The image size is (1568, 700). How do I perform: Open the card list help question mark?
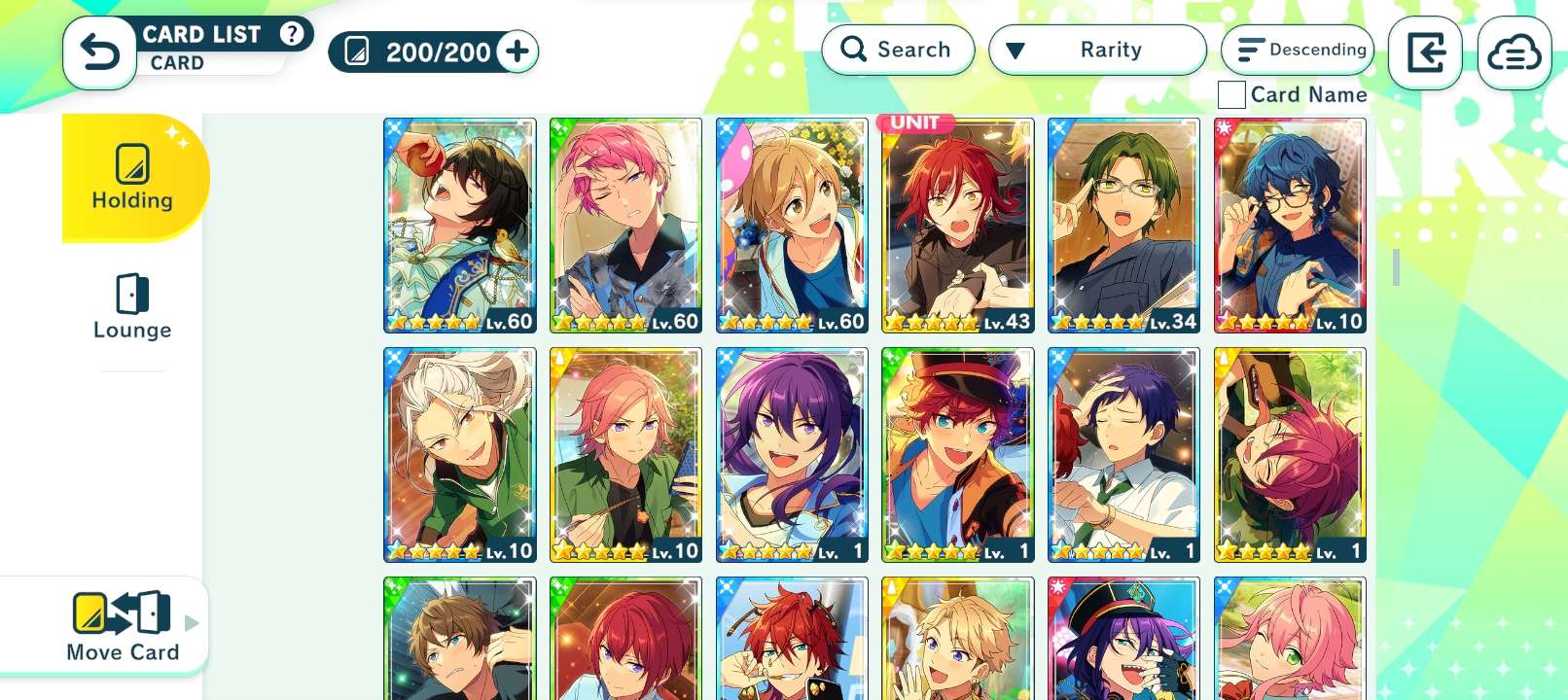click(x=291, y=34)
